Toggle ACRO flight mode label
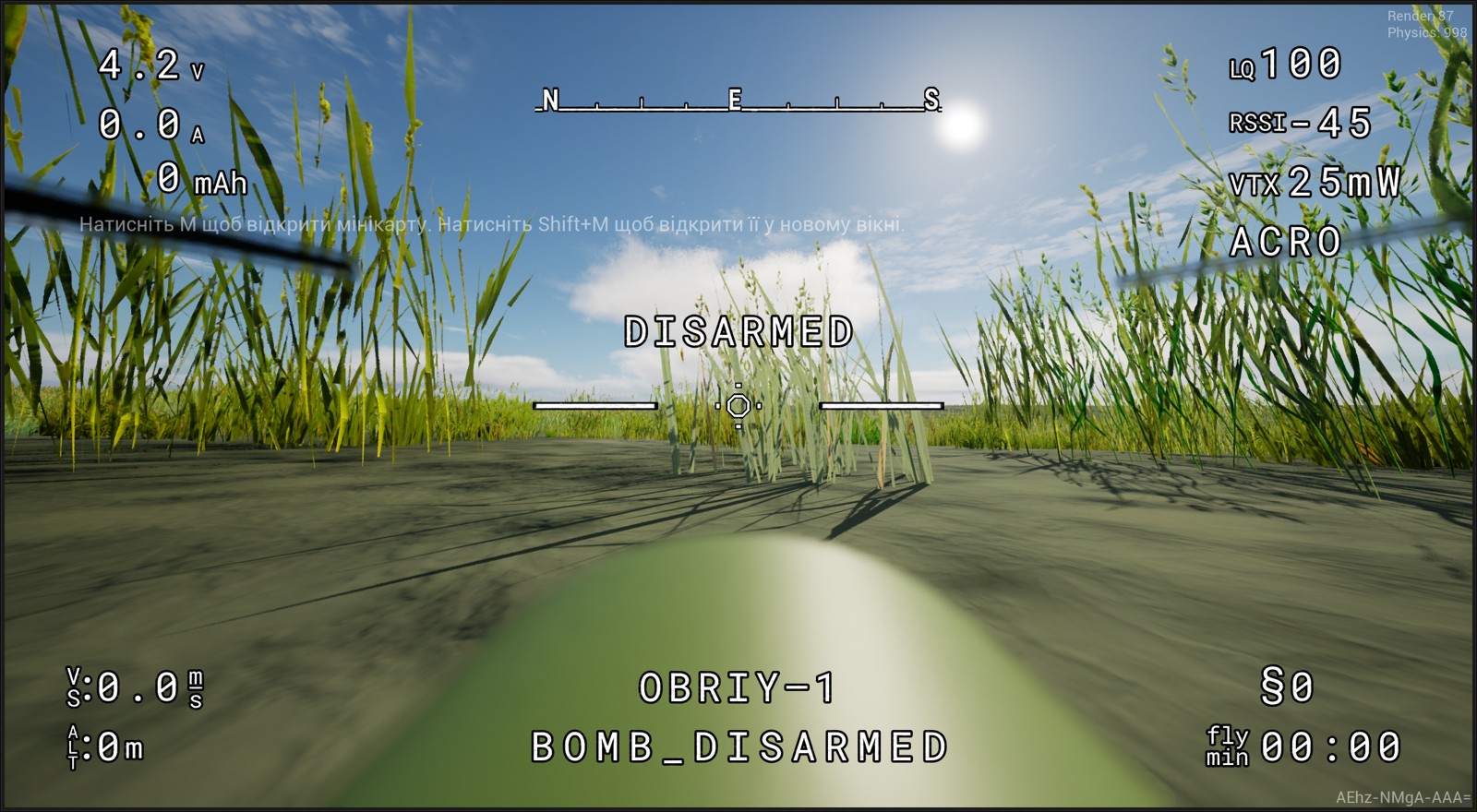 [1287, 244]
